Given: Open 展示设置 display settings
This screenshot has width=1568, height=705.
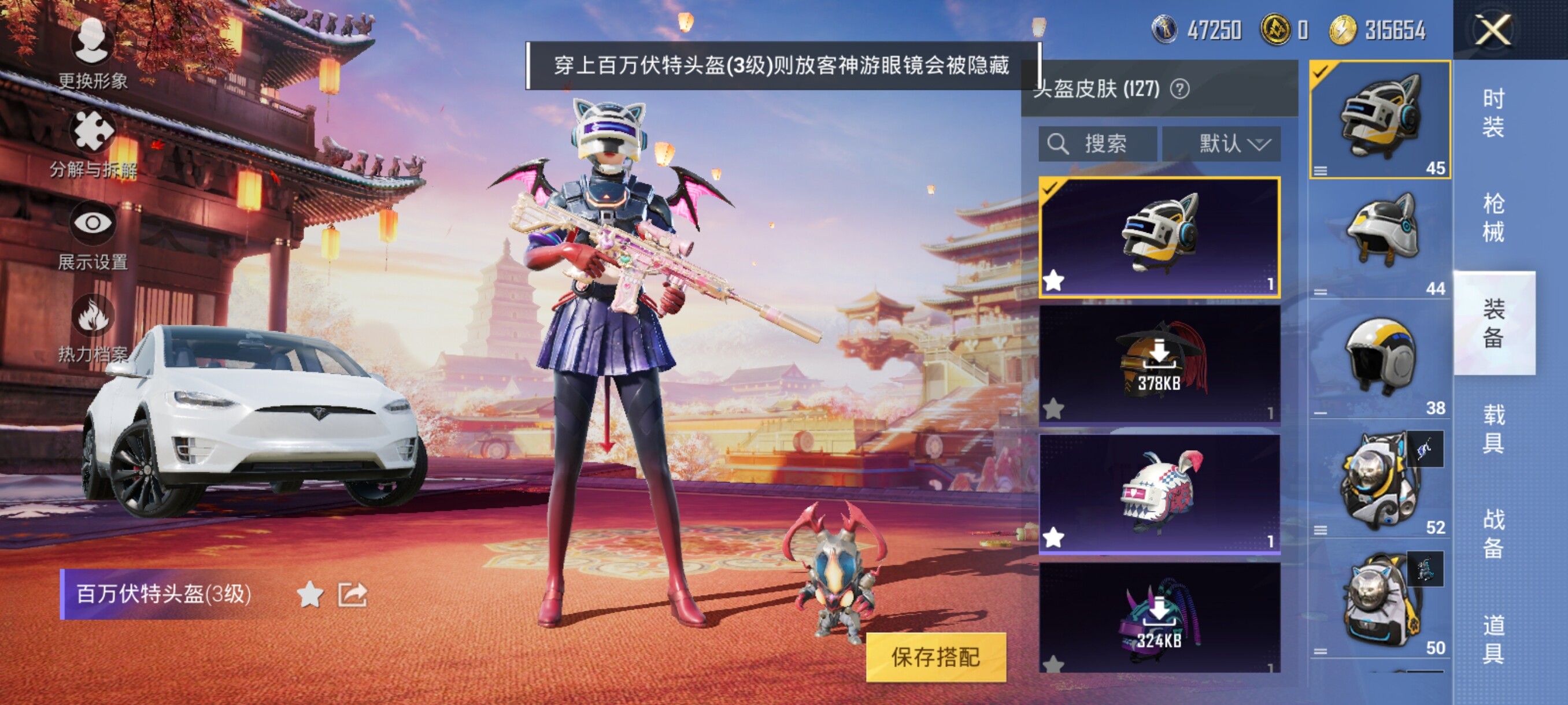Looking at the screenshot, I should [x=93, y=235].
